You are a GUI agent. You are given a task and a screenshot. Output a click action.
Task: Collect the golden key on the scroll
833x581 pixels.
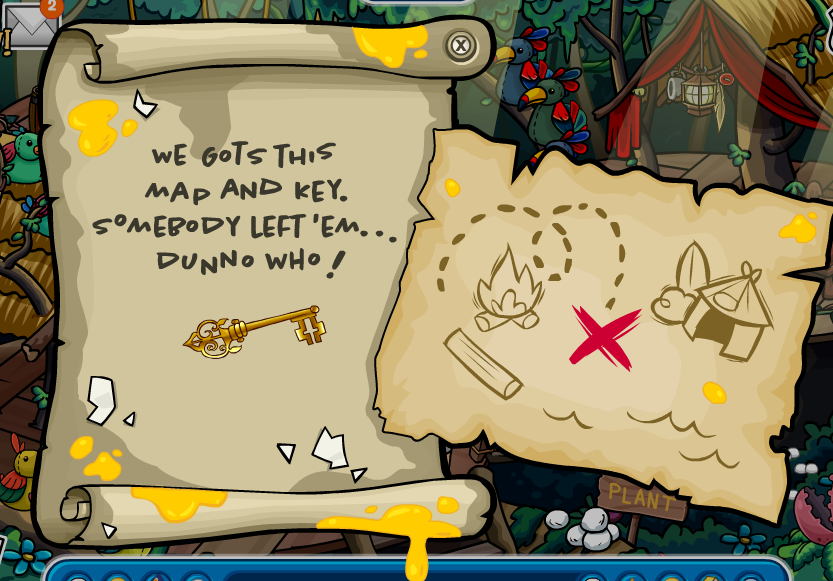(255, 331)
